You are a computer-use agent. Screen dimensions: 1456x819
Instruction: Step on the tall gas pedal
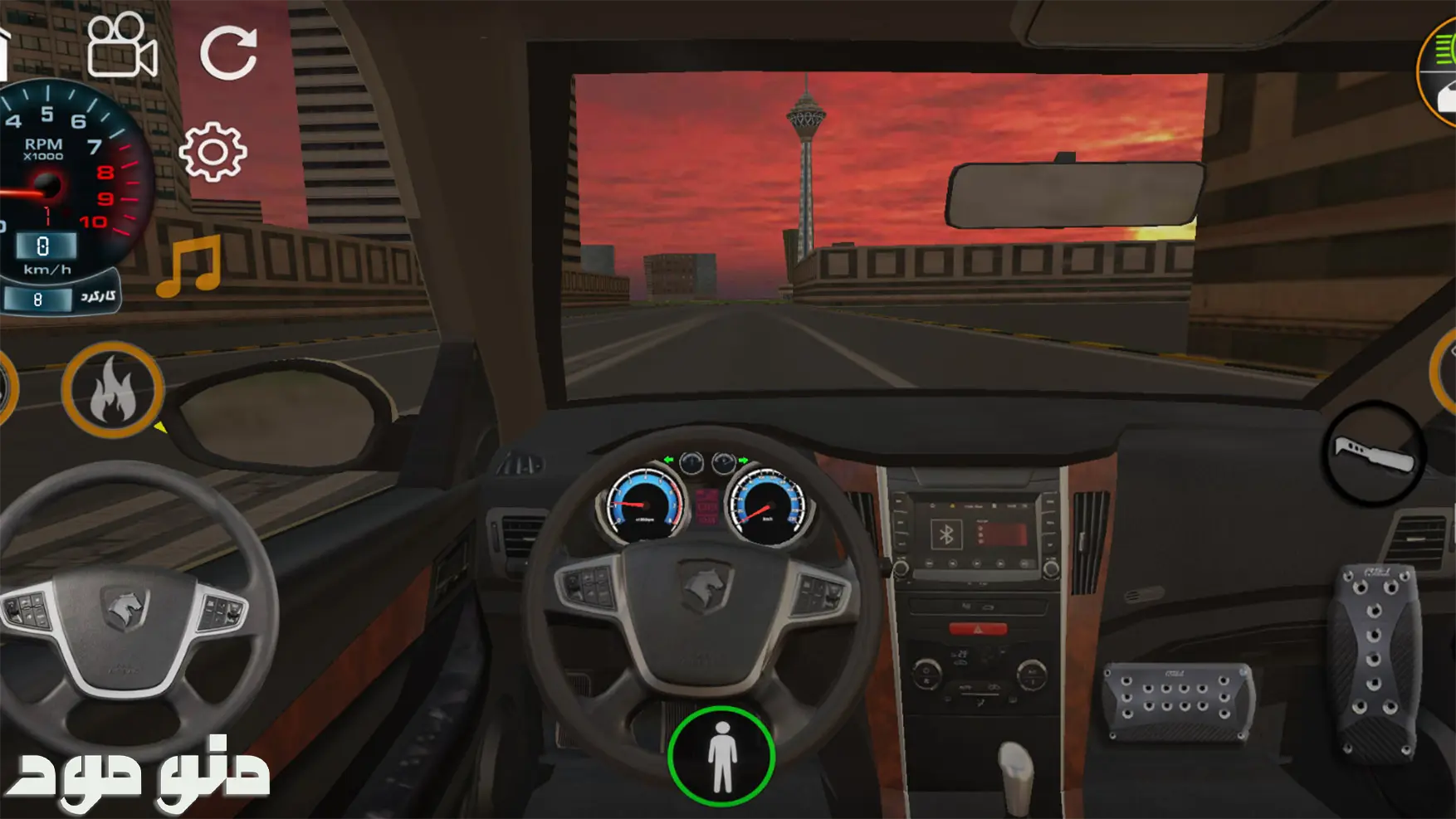tap(1375, 661)
